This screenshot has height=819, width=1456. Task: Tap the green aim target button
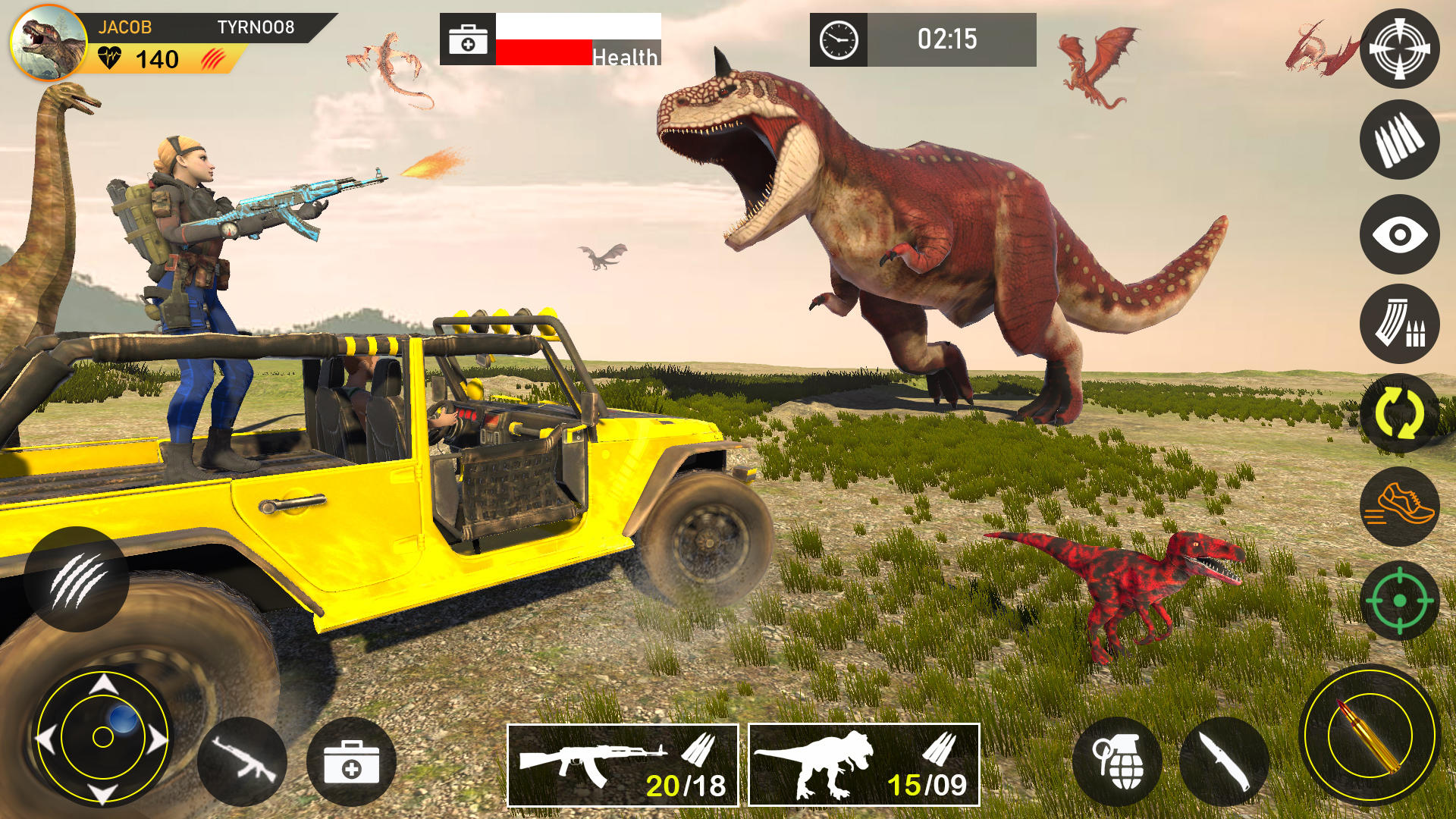pos(1399,601)
